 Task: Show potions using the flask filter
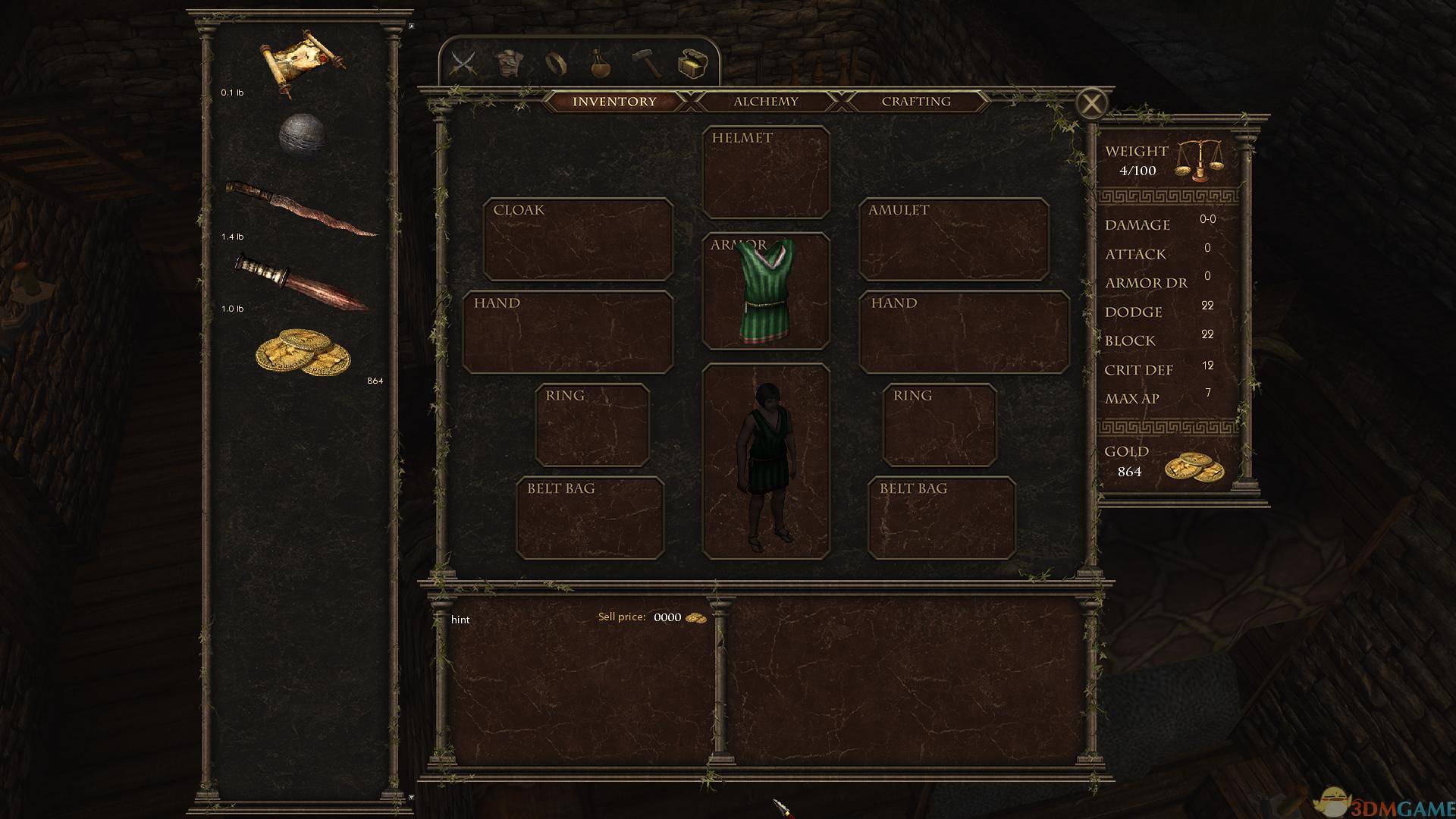click(x=601, y=64)
